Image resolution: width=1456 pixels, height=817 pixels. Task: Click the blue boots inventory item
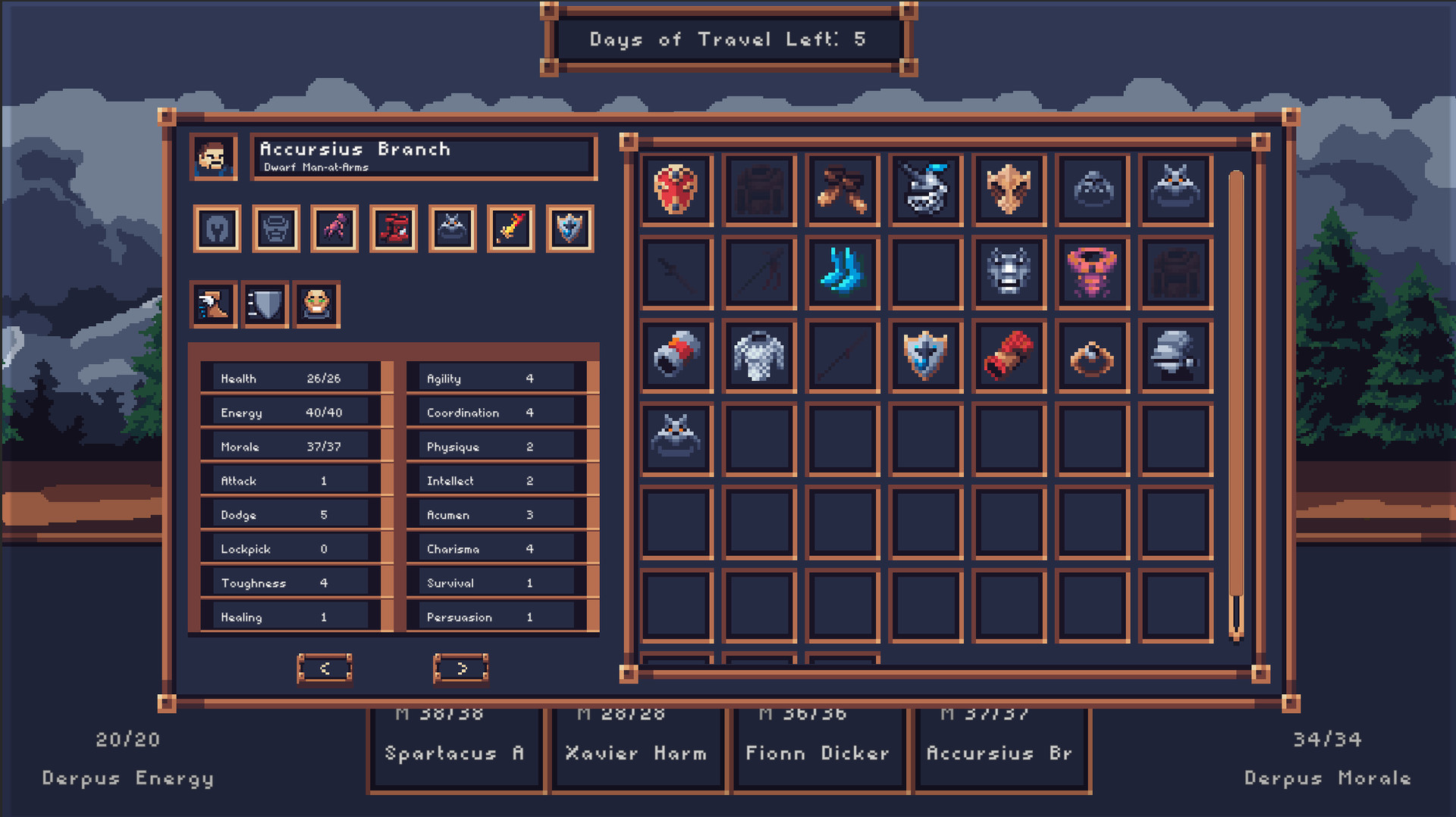tap(843, 273)
